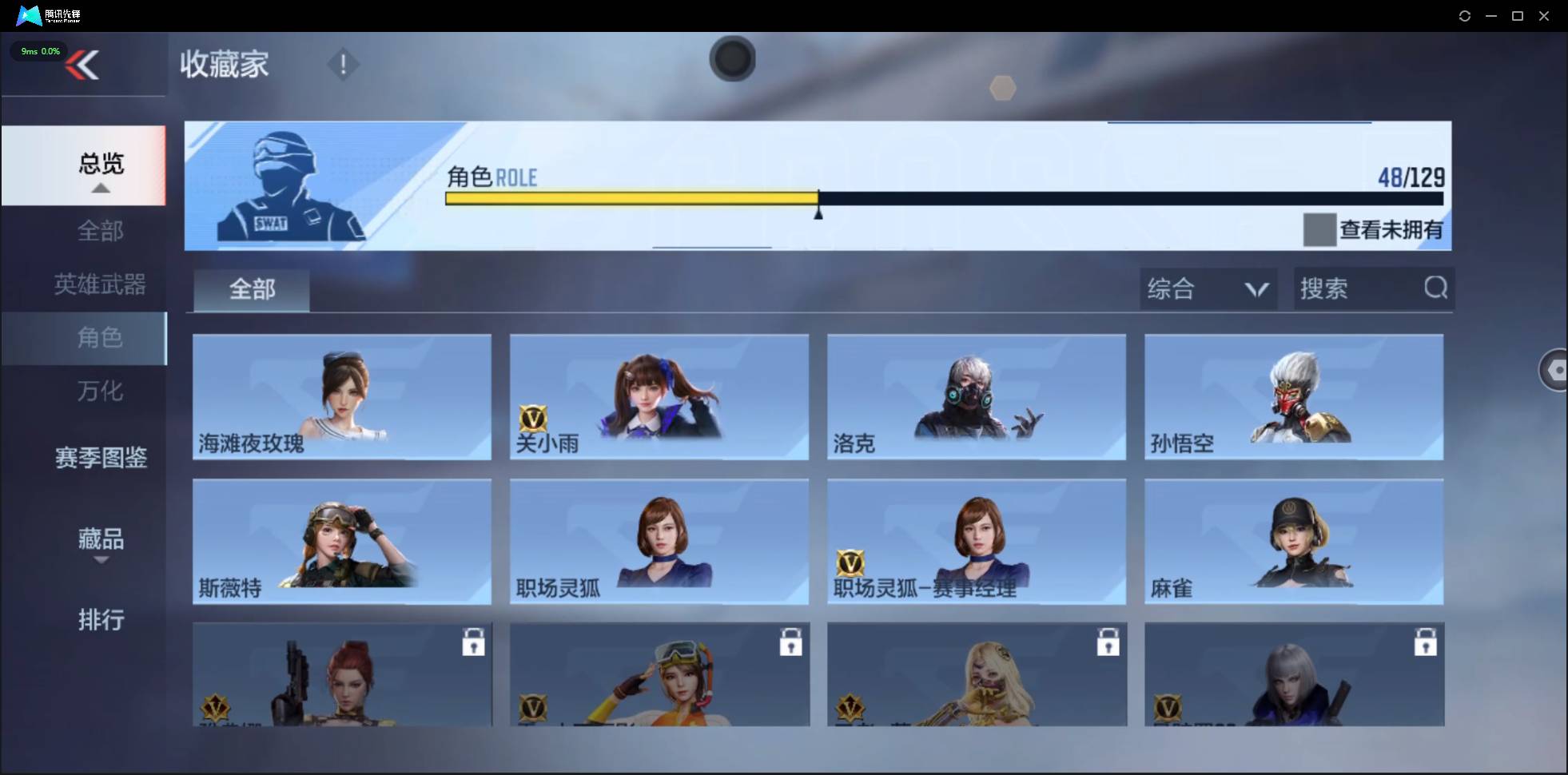The width and height of the screenshot is (1568, 775).
Task: Toggle the 查看未拥有 checkbox
Action: (1319, 229)
